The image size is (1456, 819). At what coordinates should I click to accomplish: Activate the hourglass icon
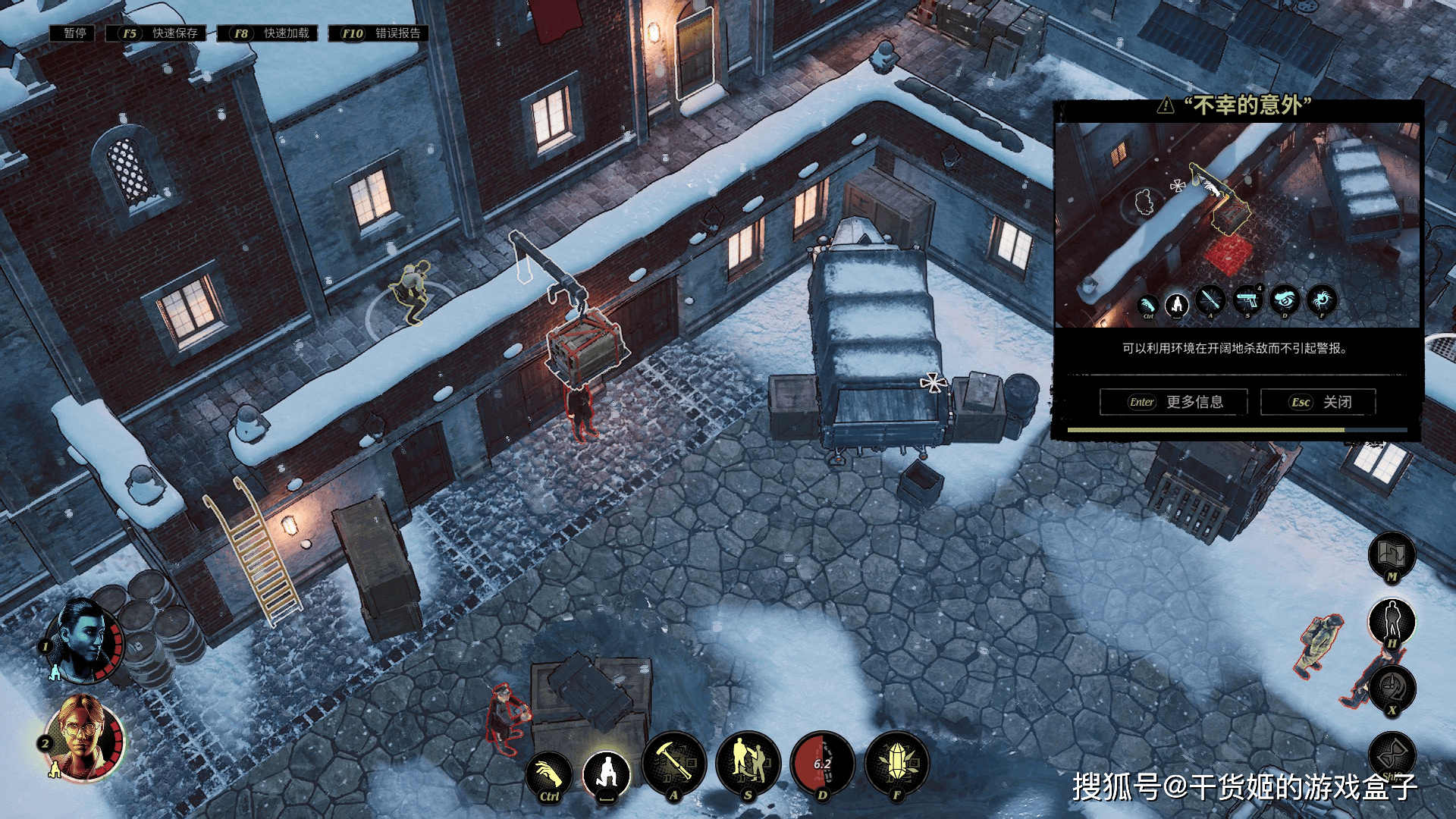click(x=1392, y=753)
